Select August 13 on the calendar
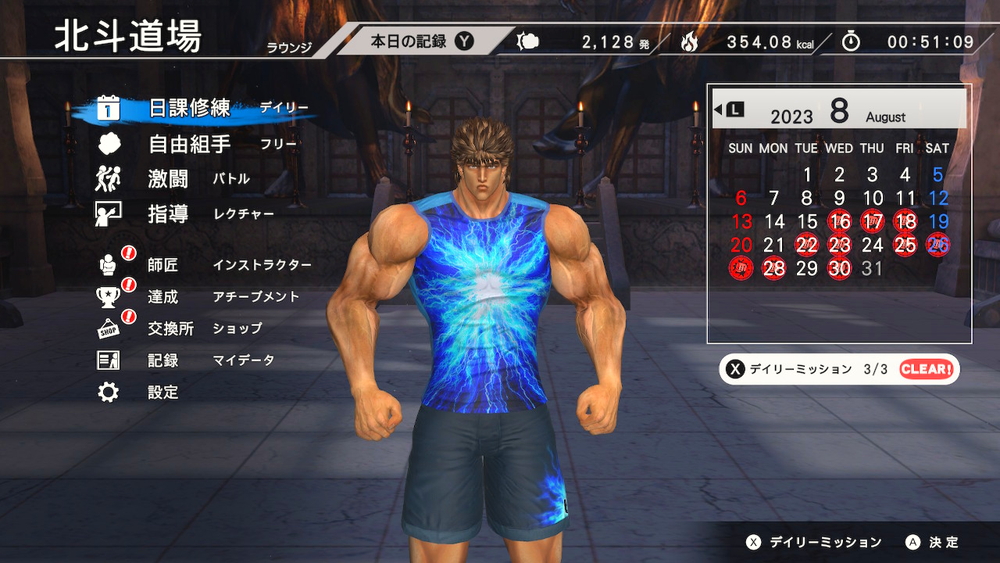The height and width of the screenshot is (563, 1000). [741, 222]
